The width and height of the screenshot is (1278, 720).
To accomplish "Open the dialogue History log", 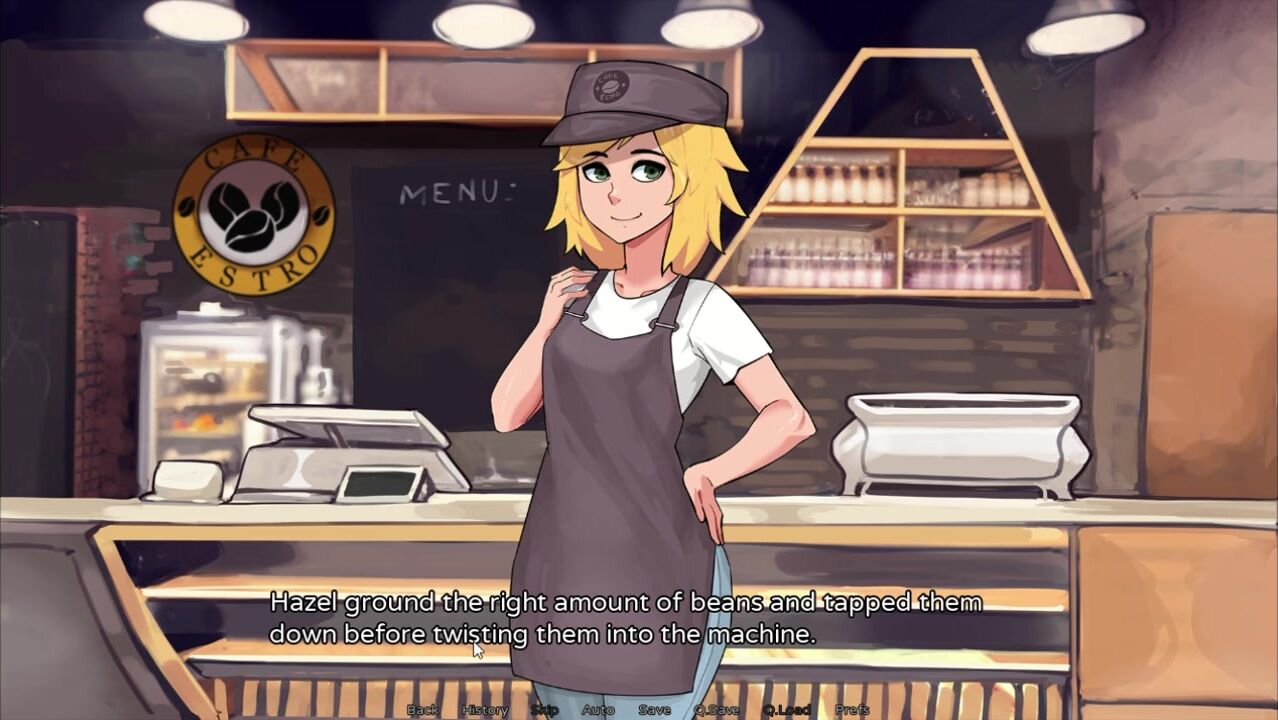I will (x=485, y=710).
